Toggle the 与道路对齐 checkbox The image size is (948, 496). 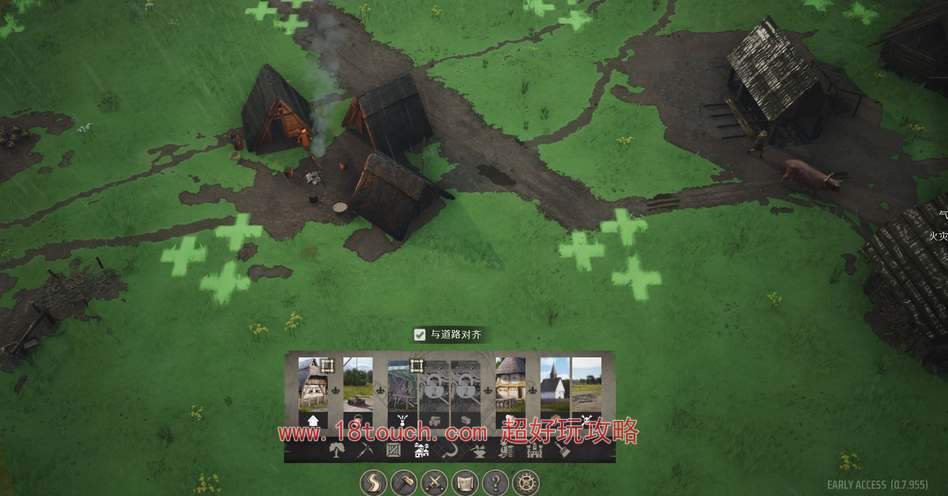(x=421, y=335)
